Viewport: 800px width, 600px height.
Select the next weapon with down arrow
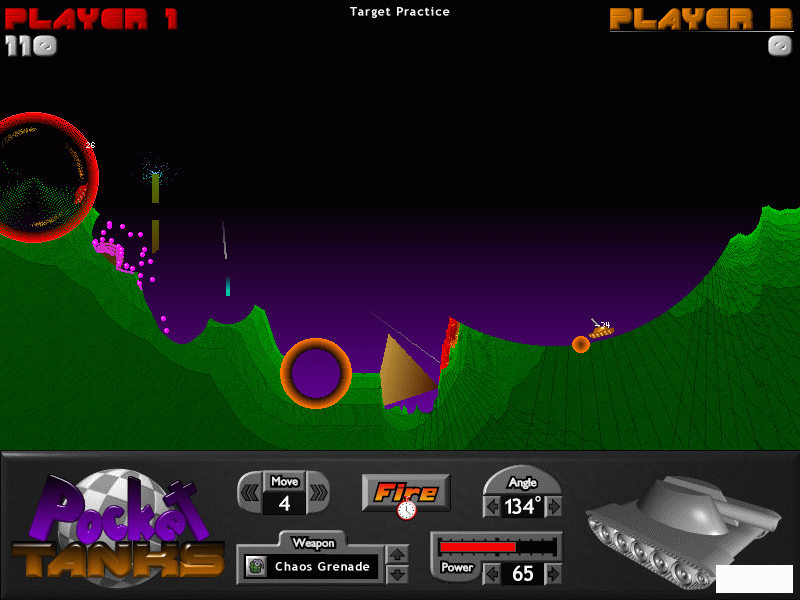click(x=396, y=575)
